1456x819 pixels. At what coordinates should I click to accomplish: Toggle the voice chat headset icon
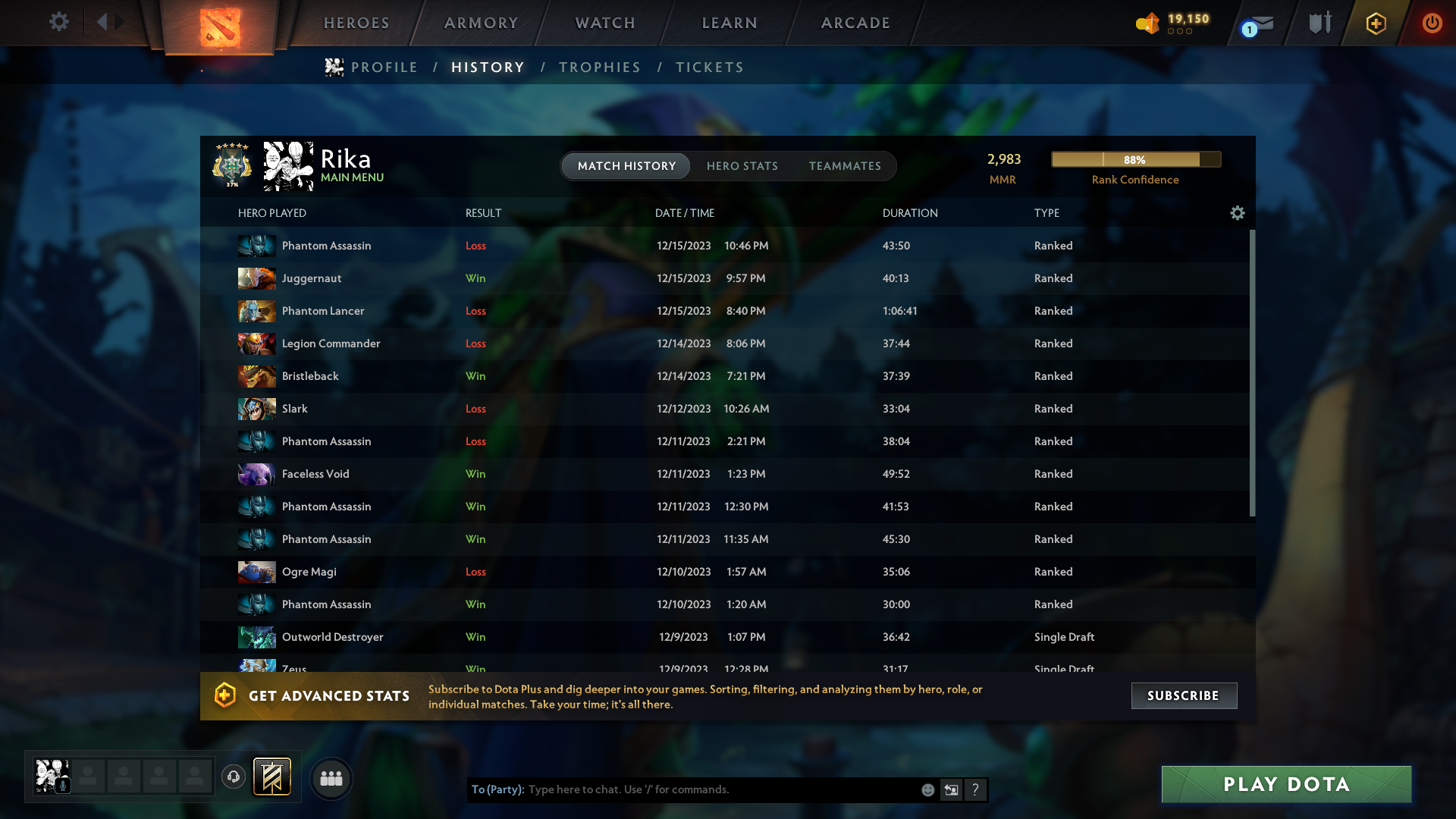tap(234, 777)
